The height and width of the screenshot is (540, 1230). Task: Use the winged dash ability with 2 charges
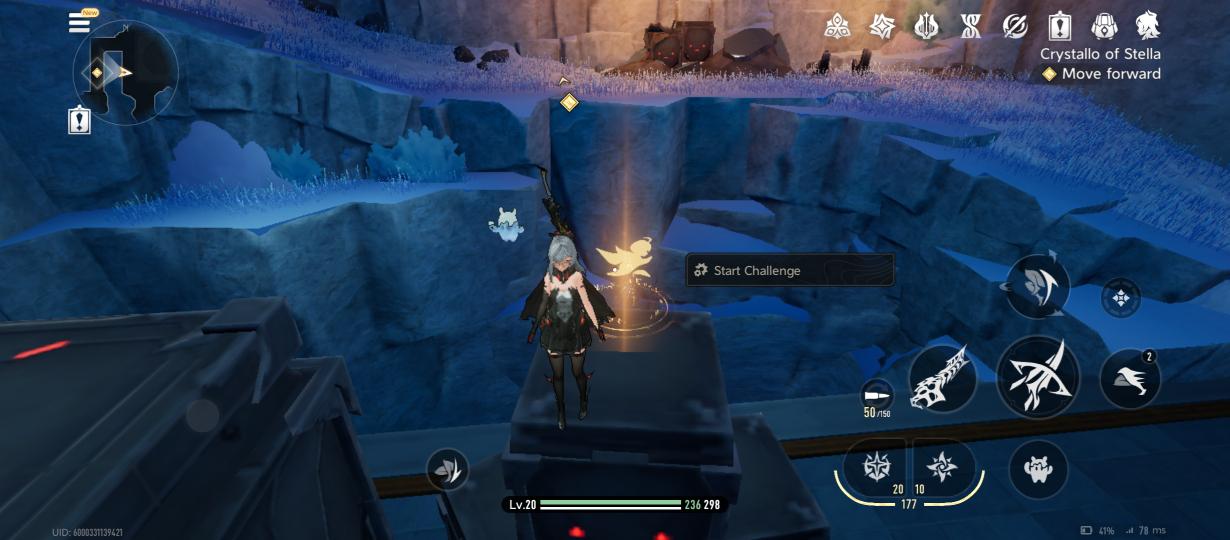tap(1129, 378)
